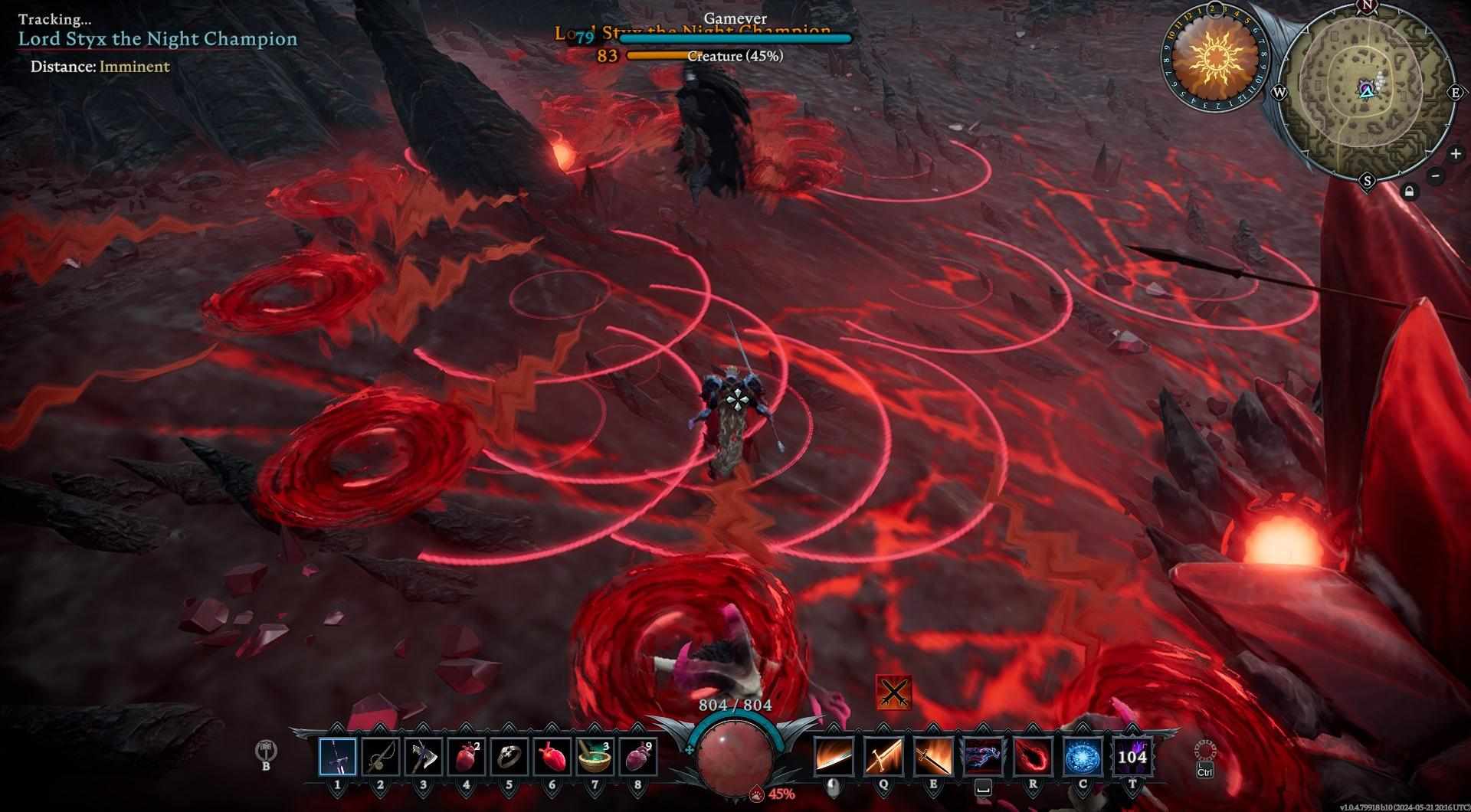The image size is (1471, 812).
Task: Use the primary slash attack ability icon
Action: [834, 756]
